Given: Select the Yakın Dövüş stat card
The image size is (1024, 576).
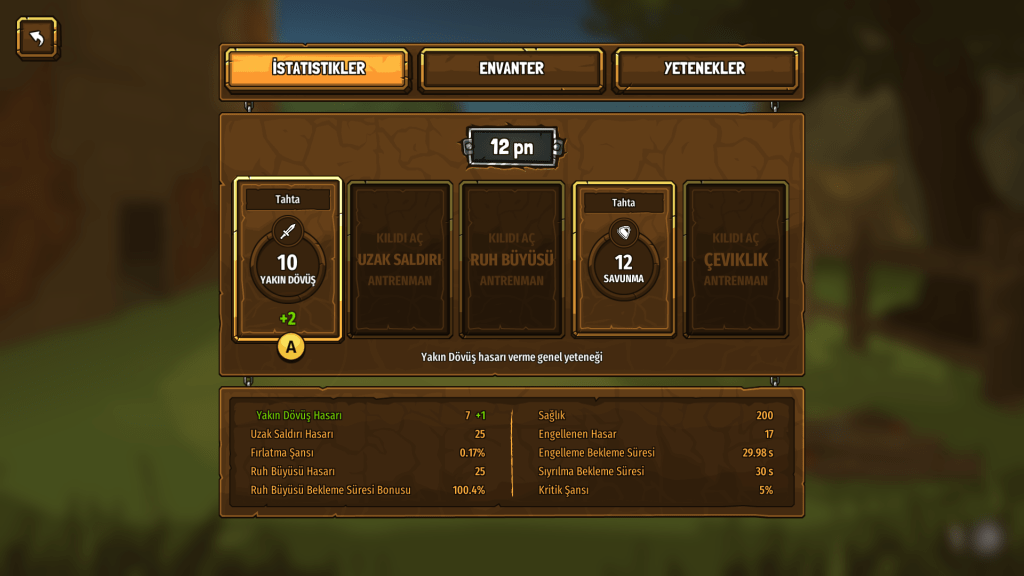Looking at the screenshot, I should (x=288, y=259).
